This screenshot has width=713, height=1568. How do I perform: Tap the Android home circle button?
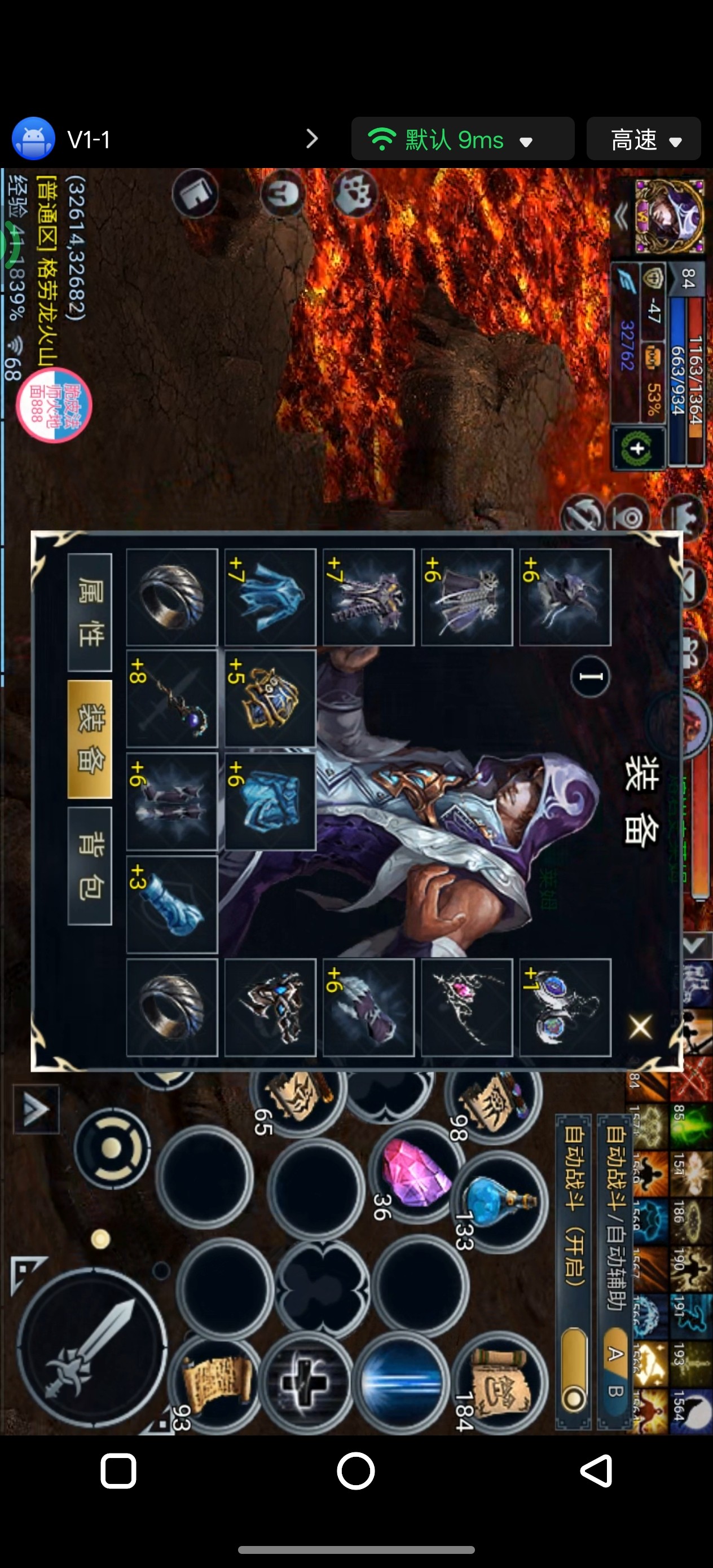tap(355, 1471)
